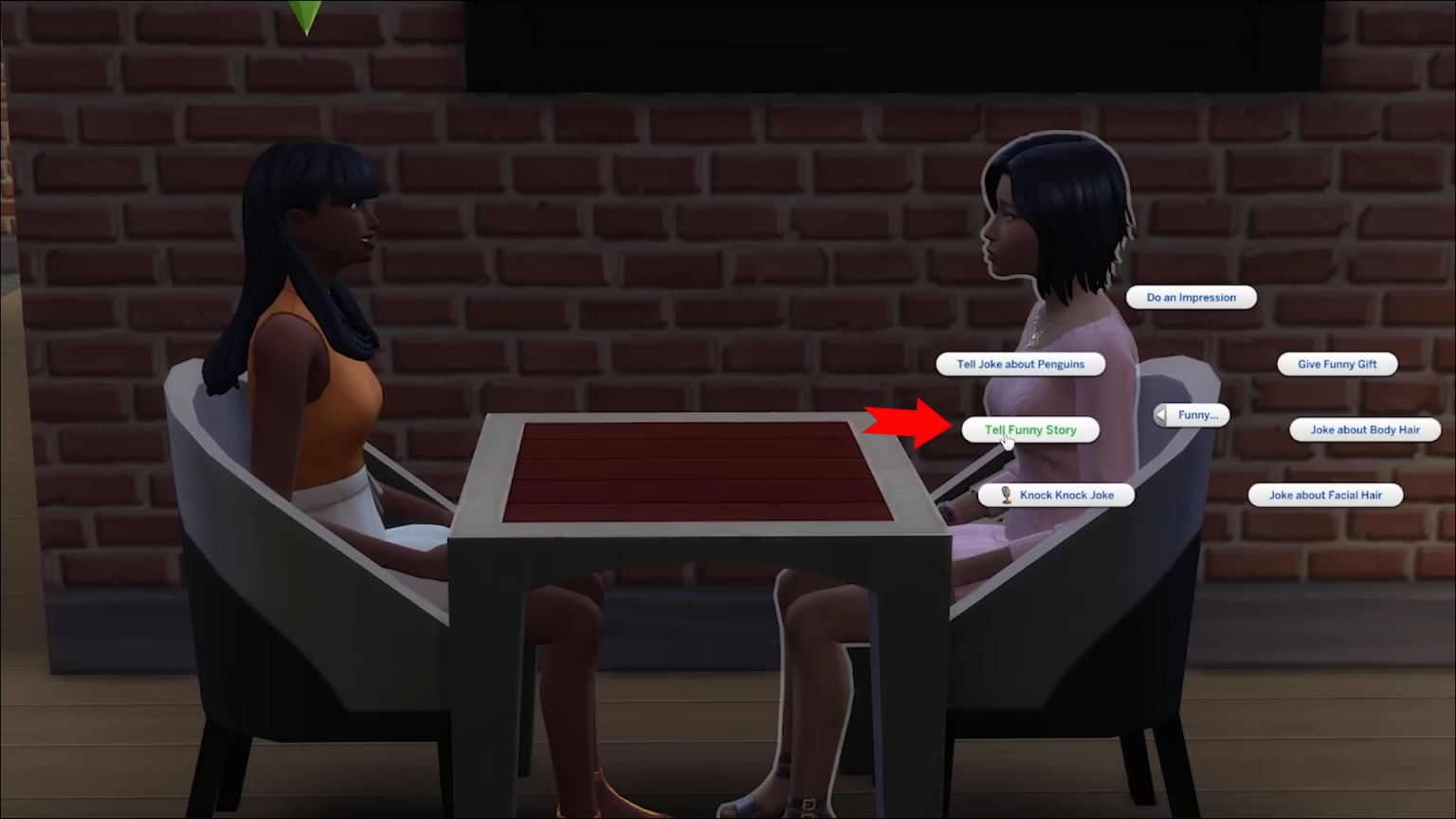Select Joke about Facial Hair
This screenshot has width=1456, height=819.
point(1325,494)
